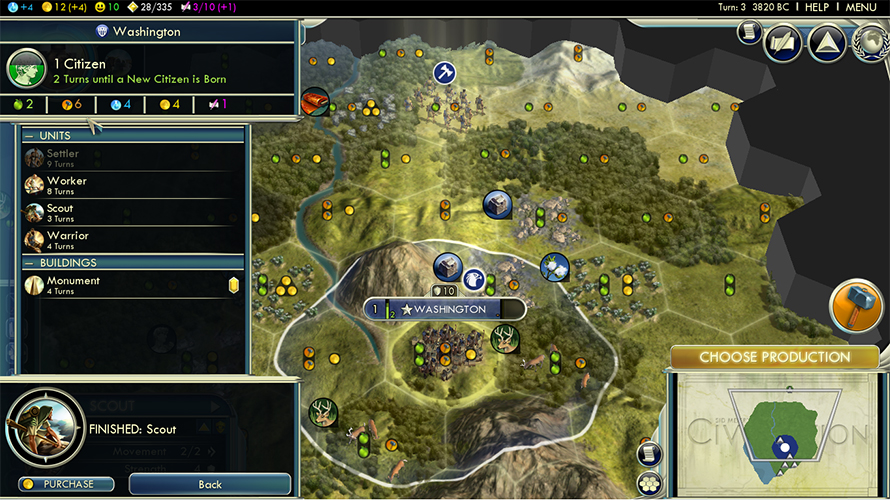The height and width of the screenshot is (500, 890).
Task: Open the Help screen
Action: 817,7
